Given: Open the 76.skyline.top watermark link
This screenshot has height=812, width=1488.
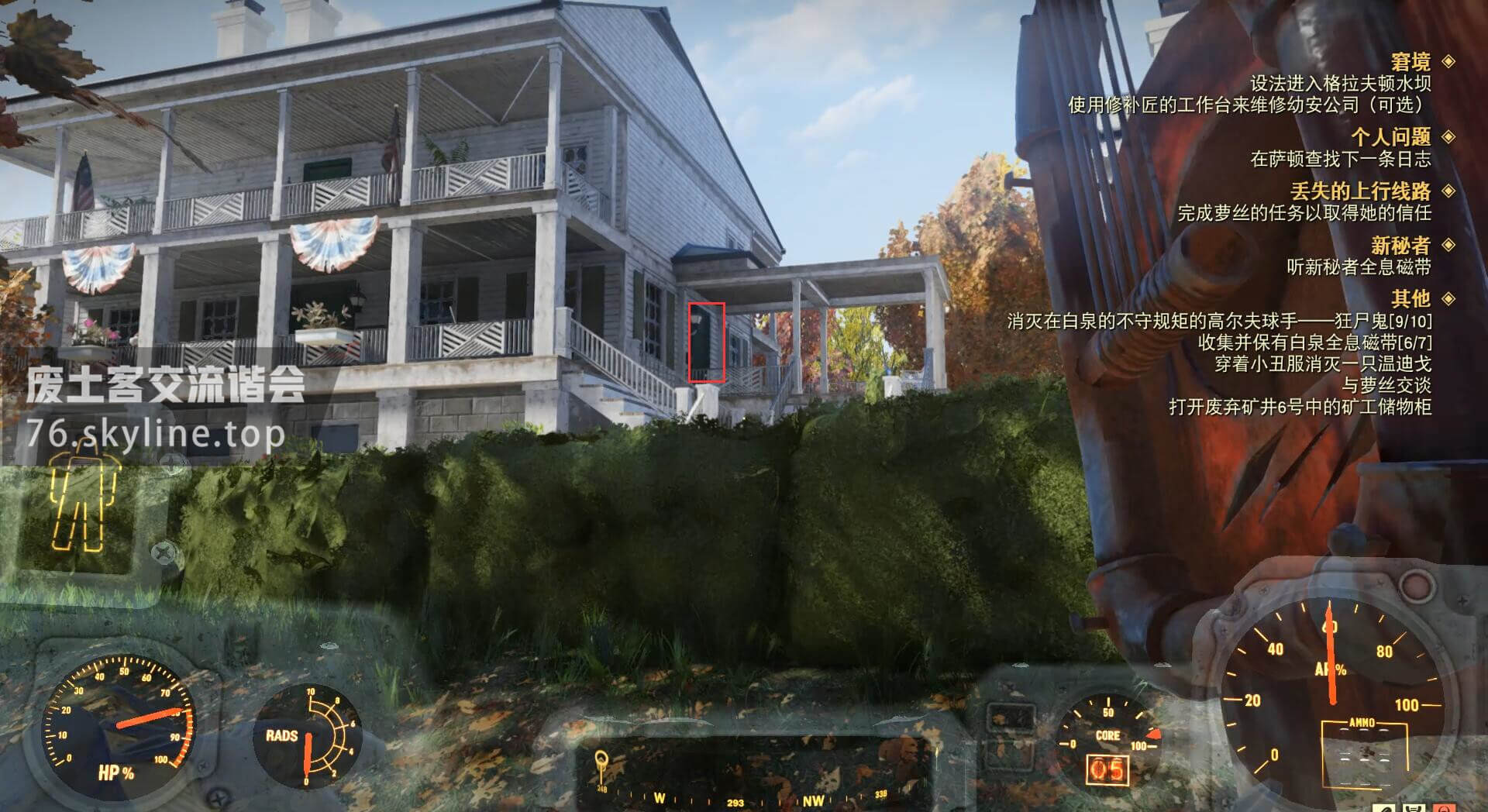Looking at the screenshot, I should coord(155,432).
